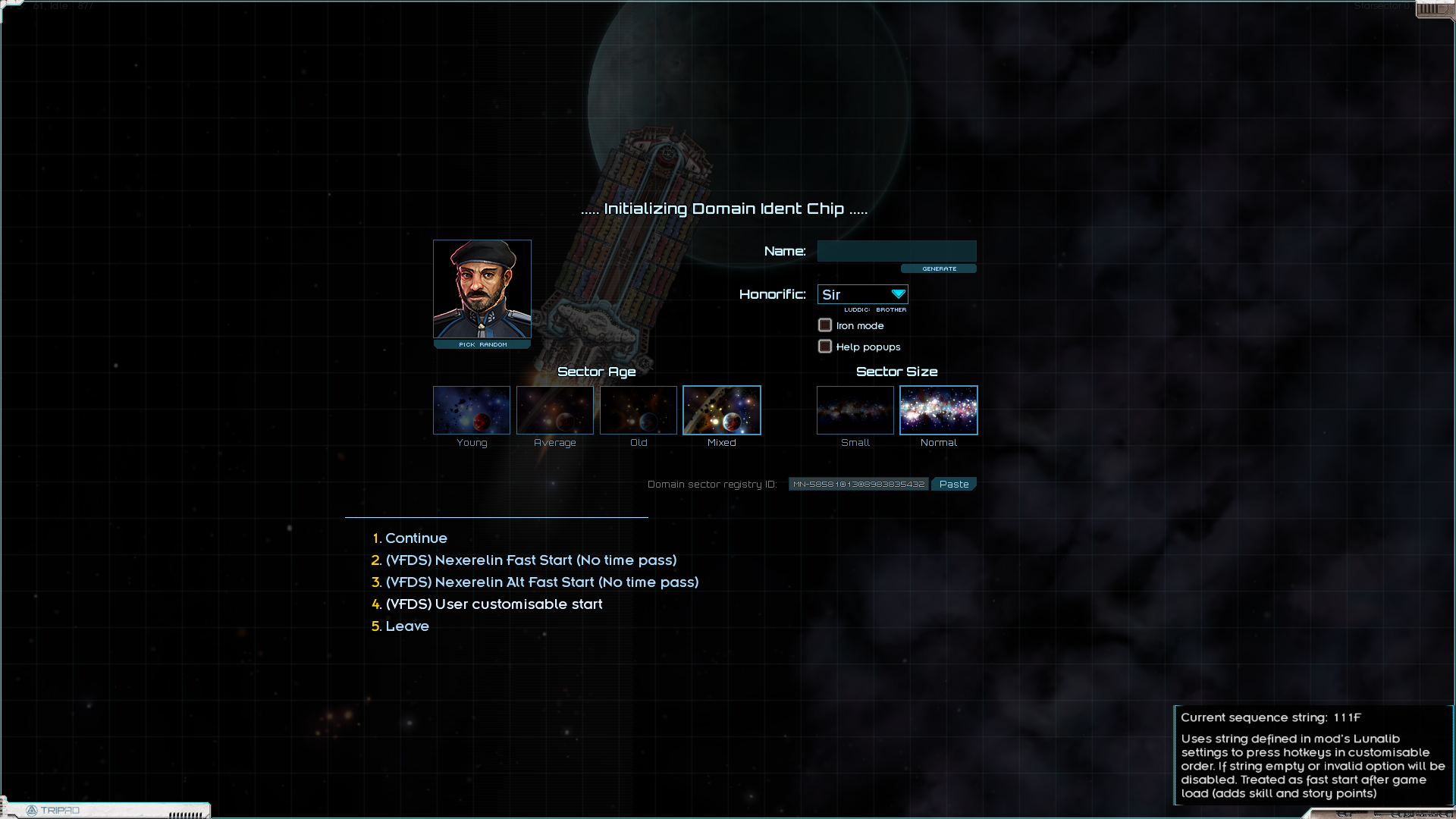Choose the User customisable start option

coord(494,604)
